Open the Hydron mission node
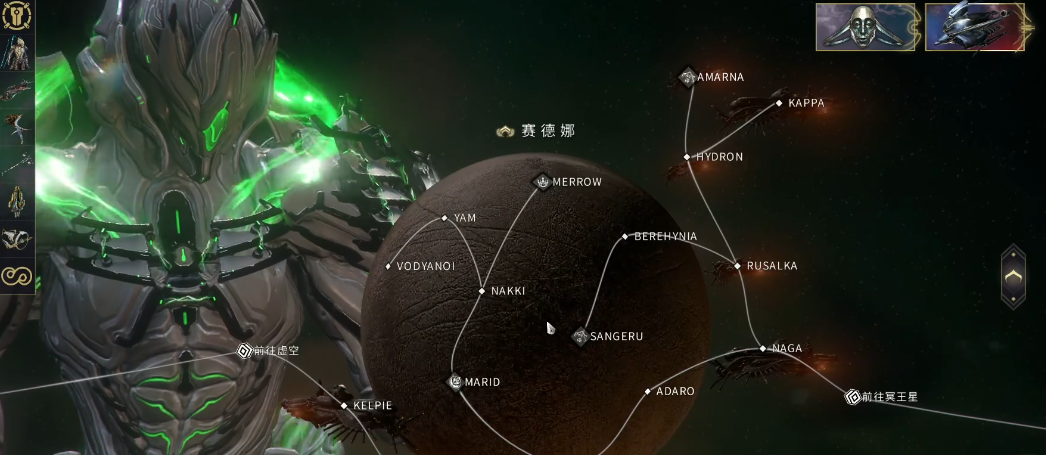Viewport: 1046px width, 455px height. [x=687, y=157]
